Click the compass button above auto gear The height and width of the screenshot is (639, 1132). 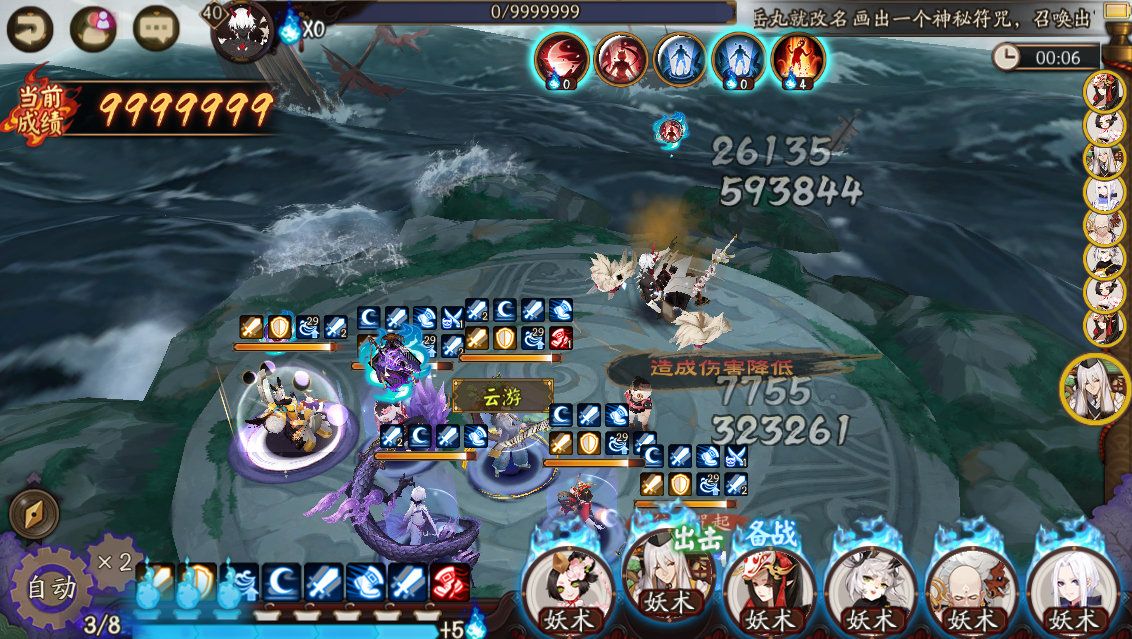(33, 514)
